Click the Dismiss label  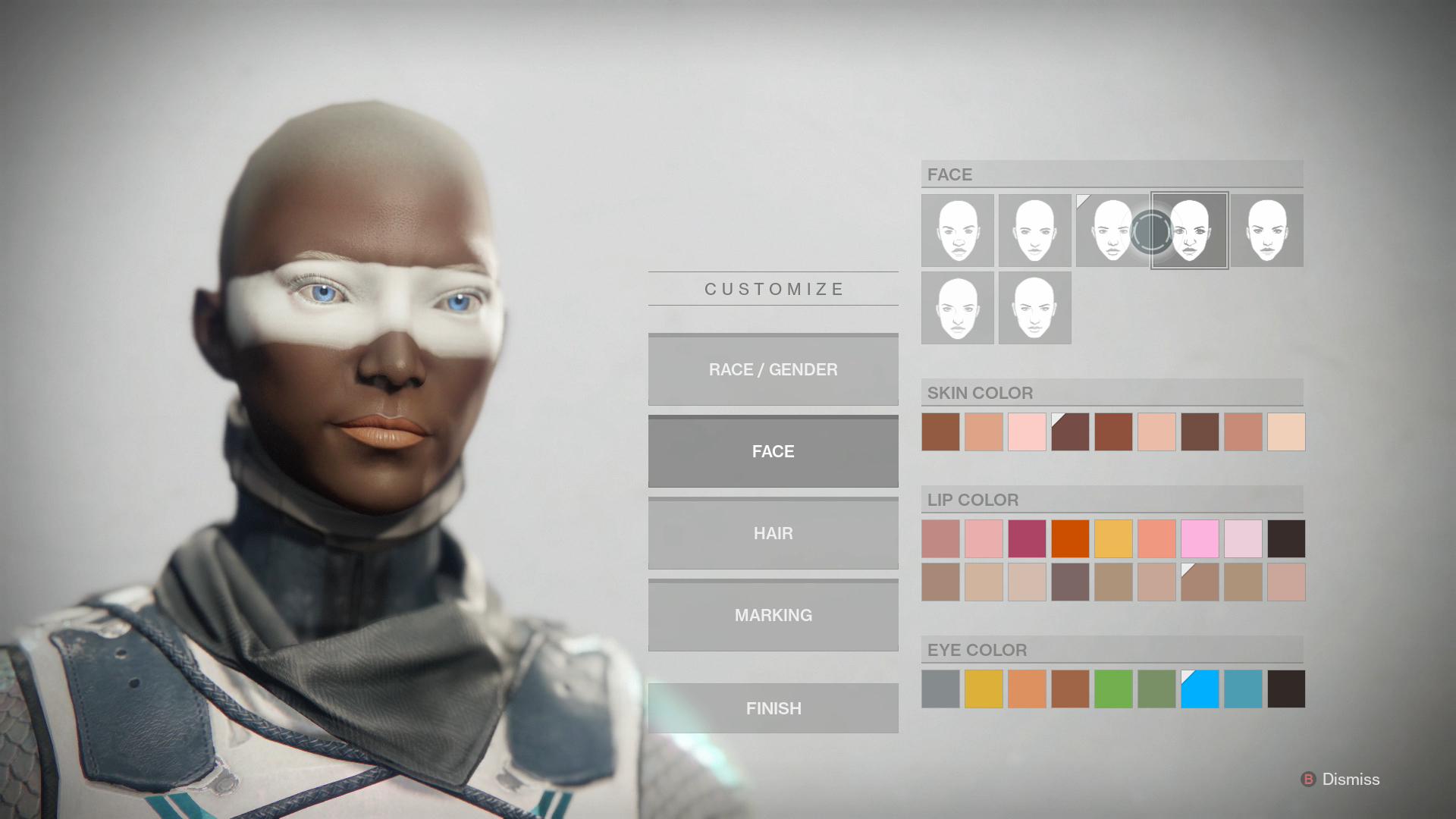(x=1351, y=779)
